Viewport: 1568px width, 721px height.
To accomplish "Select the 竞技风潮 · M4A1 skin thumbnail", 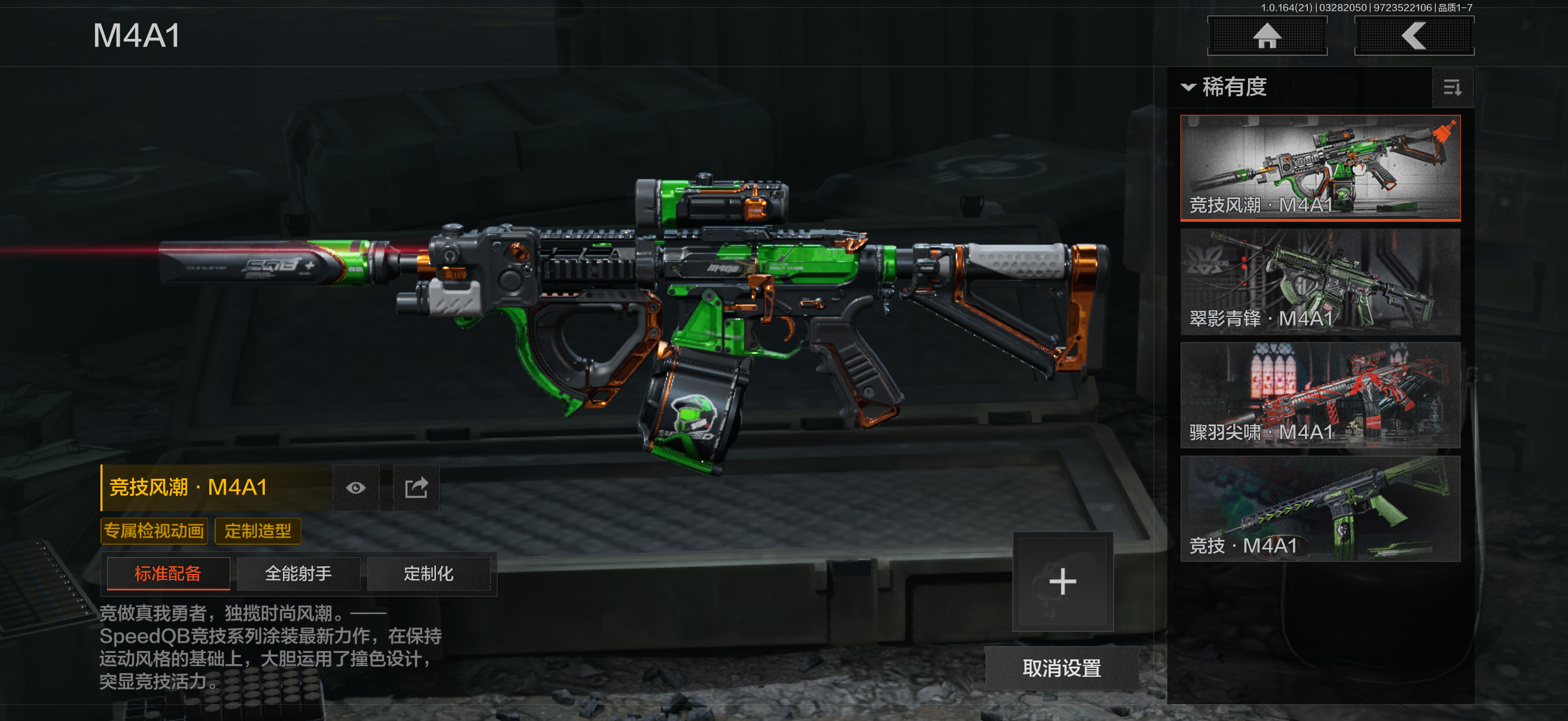I will [x=1320, y=167].
